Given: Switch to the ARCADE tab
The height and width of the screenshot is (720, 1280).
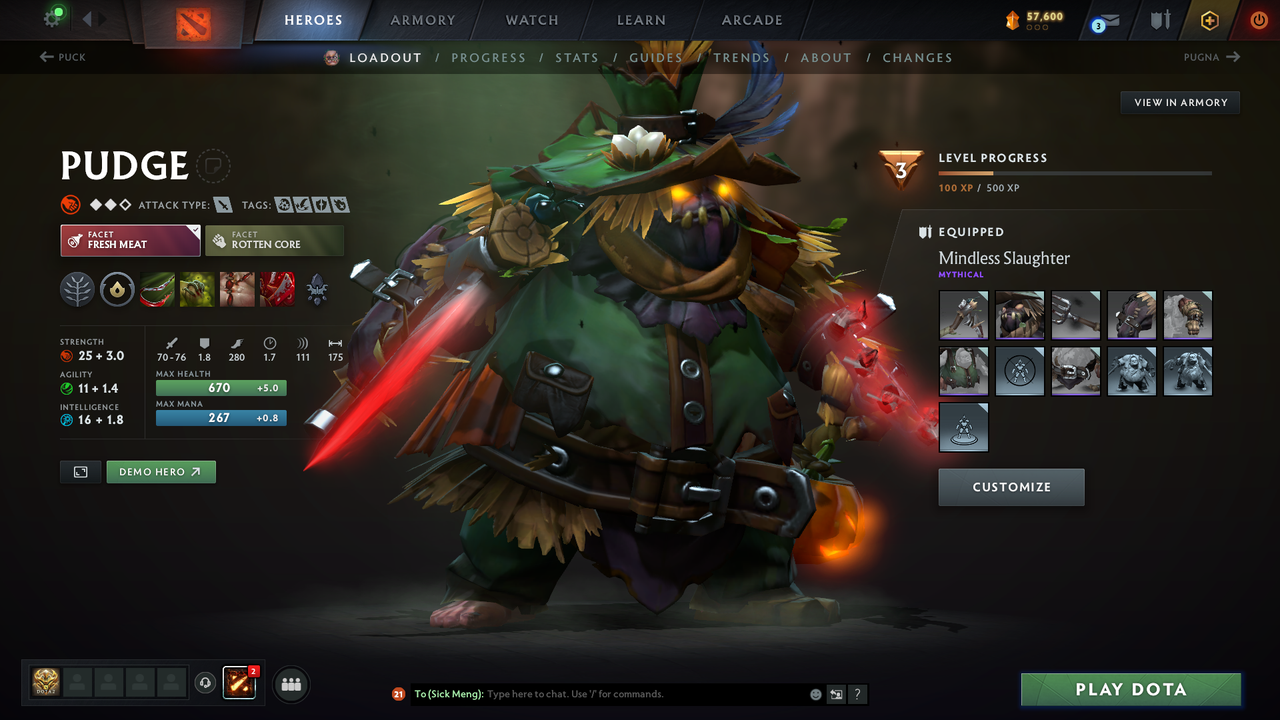Looking at the screenshot, I should coord(751,19).
